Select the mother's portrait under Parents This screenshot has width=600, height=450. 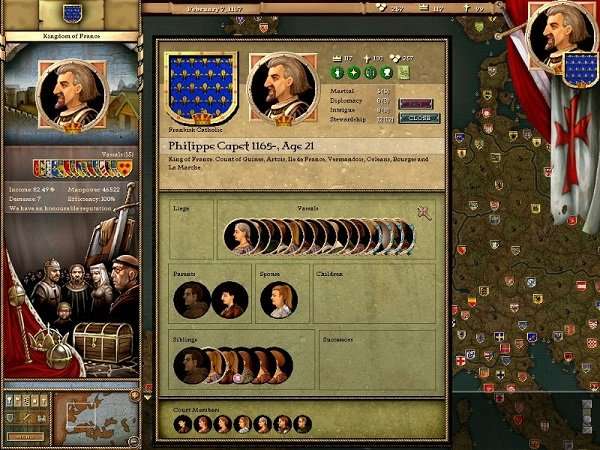click(x=230, y=300)
